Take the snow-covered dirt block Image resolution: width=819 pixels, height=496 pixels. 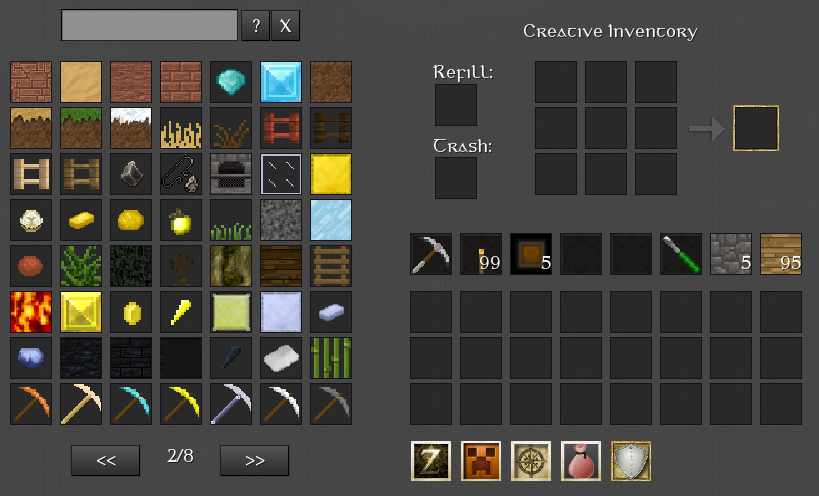130,127
